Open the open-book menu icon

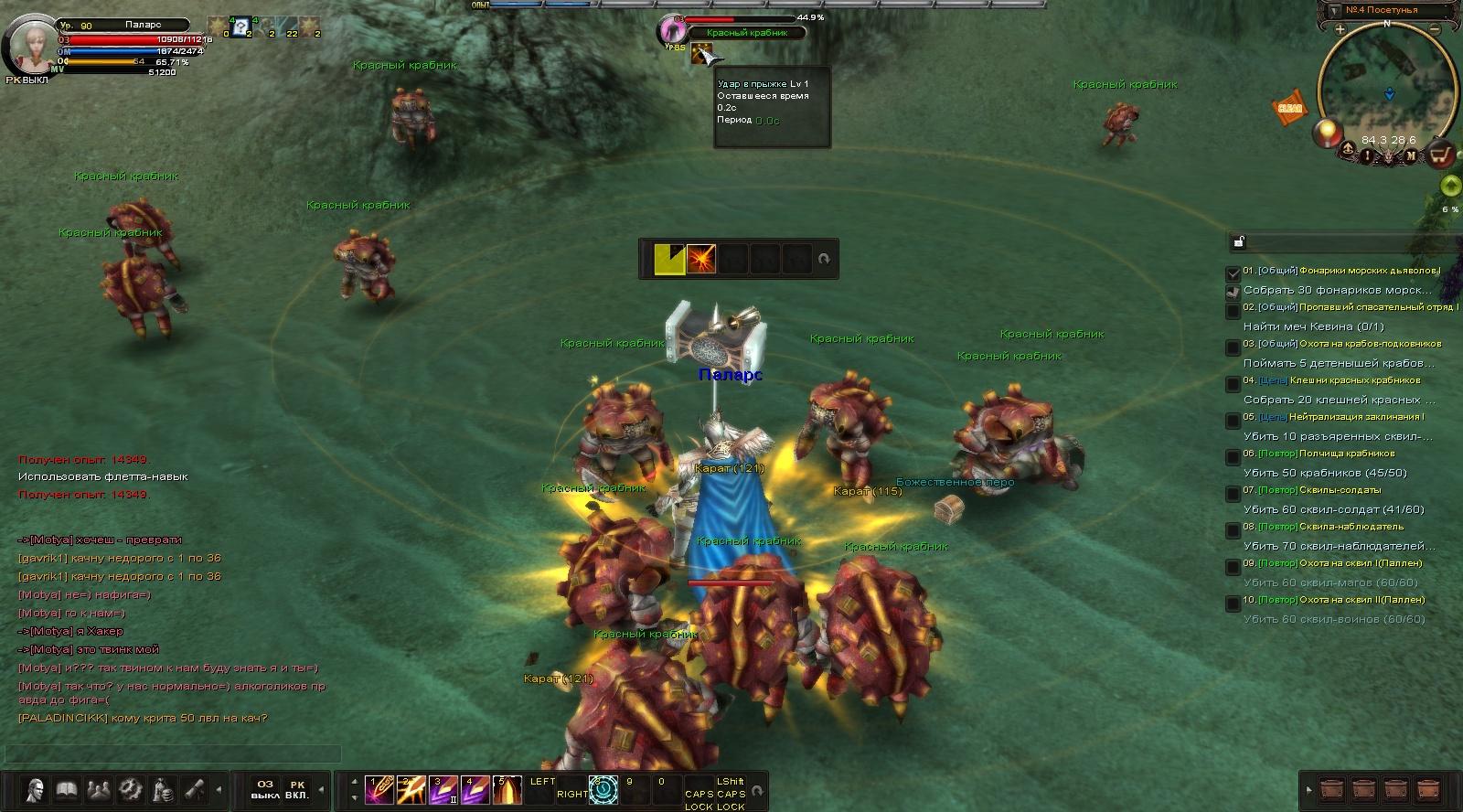(x=66, y=789)
